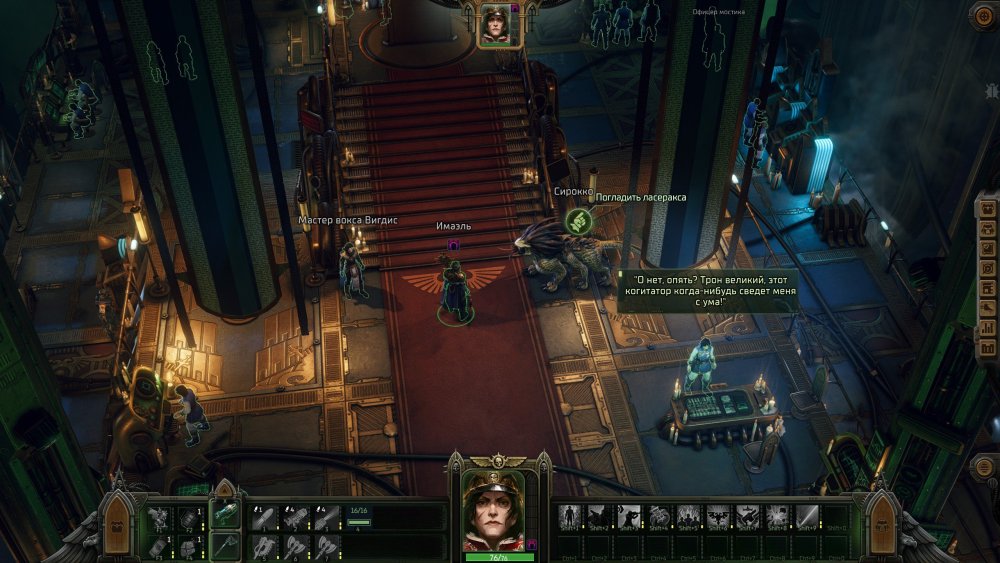1000x563 pixels.
Task: Select the axe weapon set
Action: tap(226, 546)
